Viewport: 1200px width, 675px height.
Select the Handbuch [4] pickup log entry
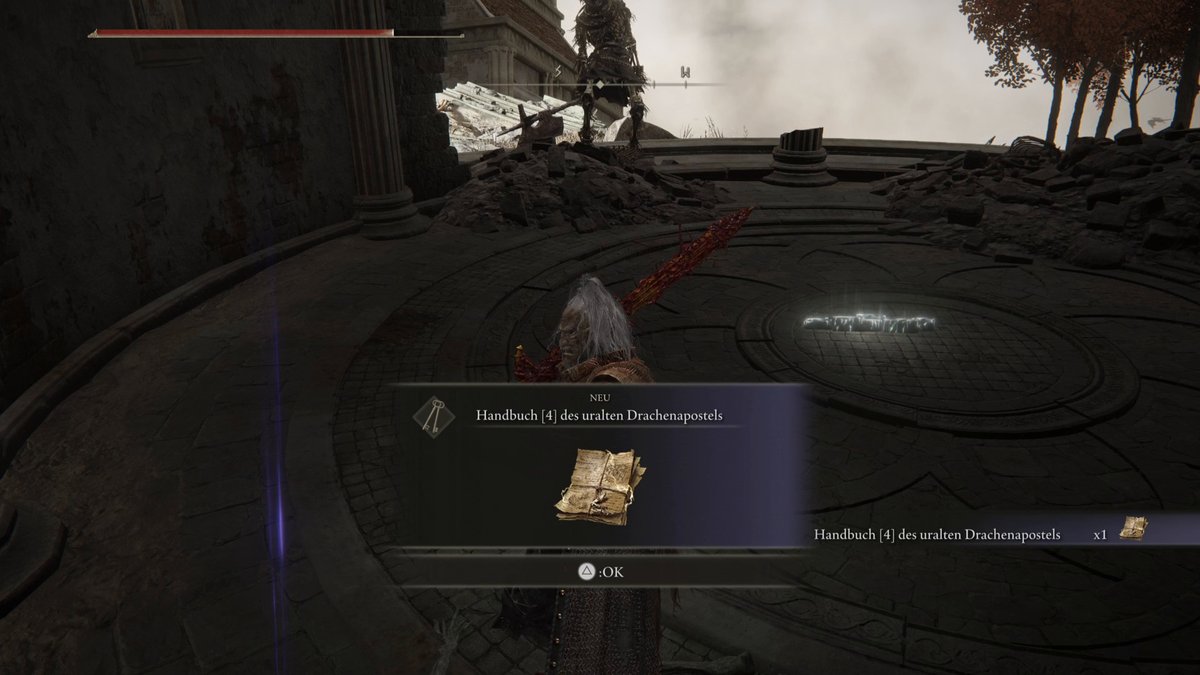980,534
